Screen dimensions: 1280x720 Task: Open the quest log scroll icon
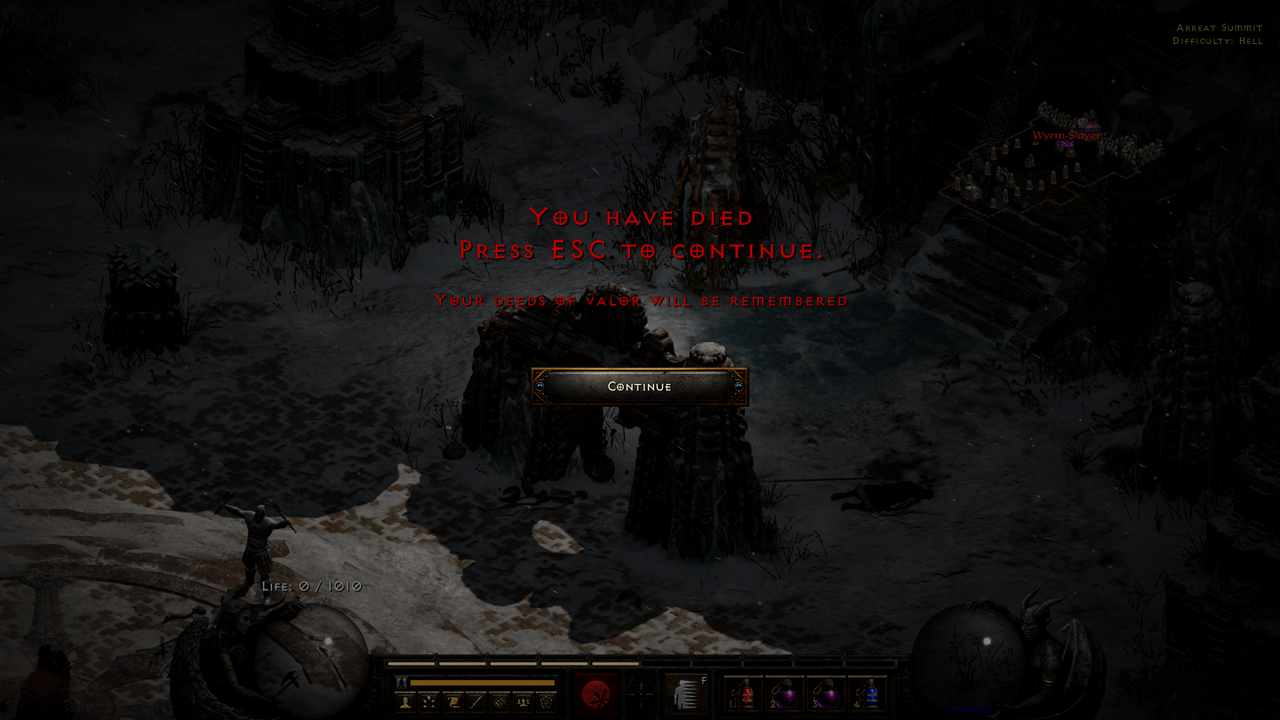452,700
